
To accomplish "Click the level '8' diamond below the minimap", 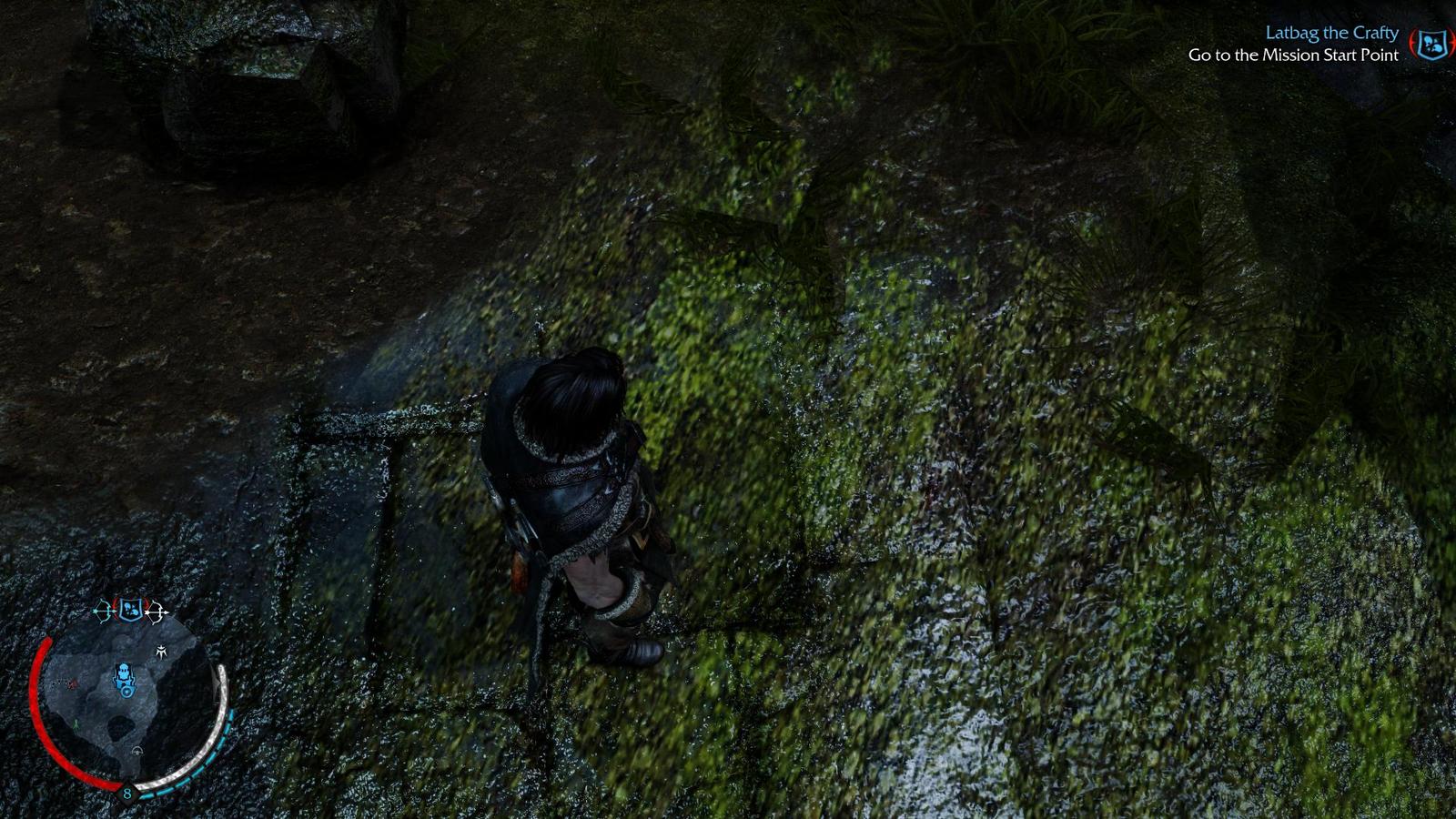I will pyautogui.click(x=126, y=792).
